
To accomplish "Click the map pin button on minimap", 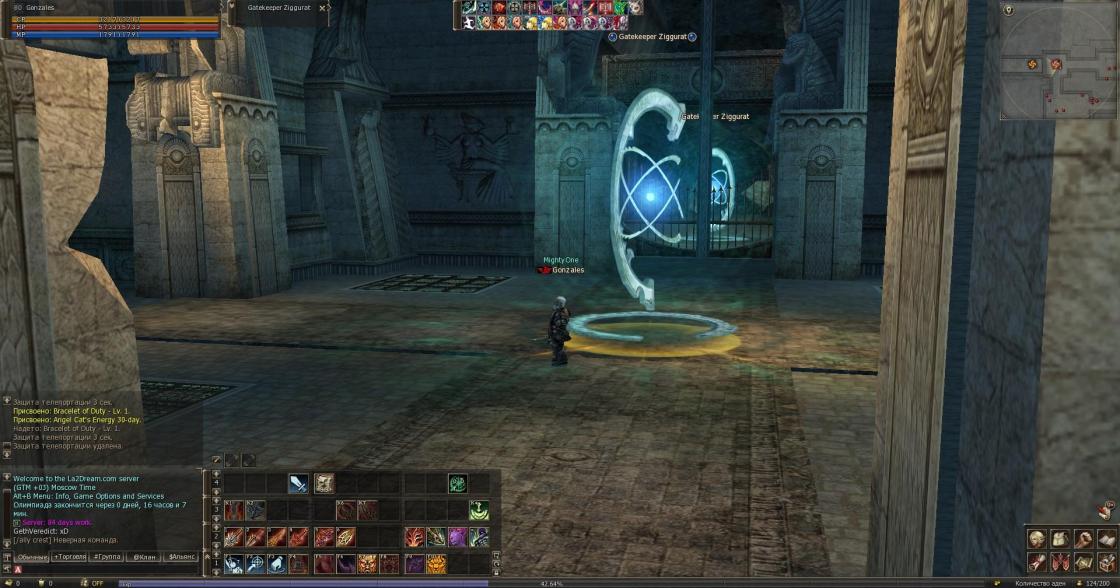I will pos(1008,10).
